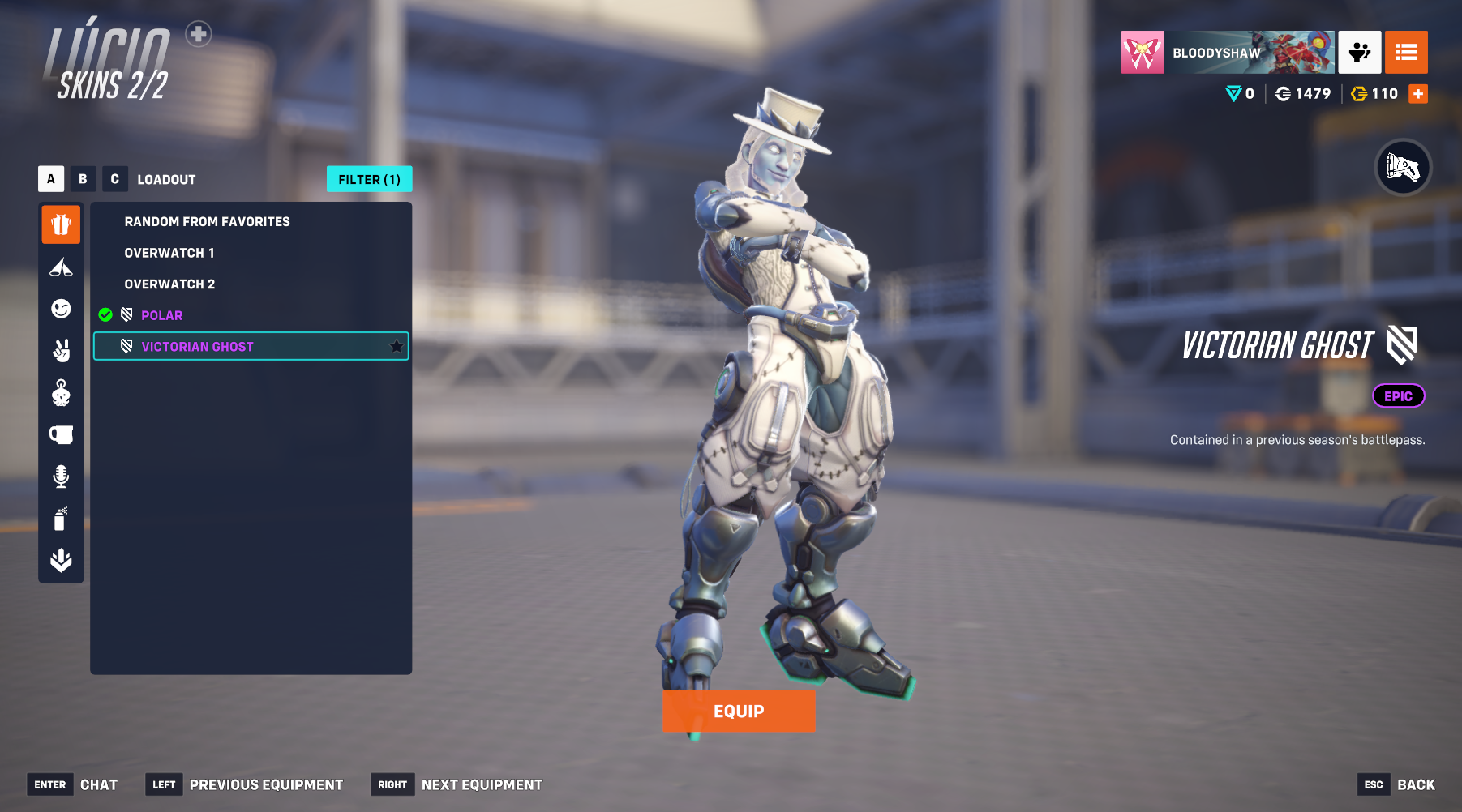Image resolution: width=1462 pixels, height=812 pixels.
Task: Open the skin filter options
Action: [369, 179]
